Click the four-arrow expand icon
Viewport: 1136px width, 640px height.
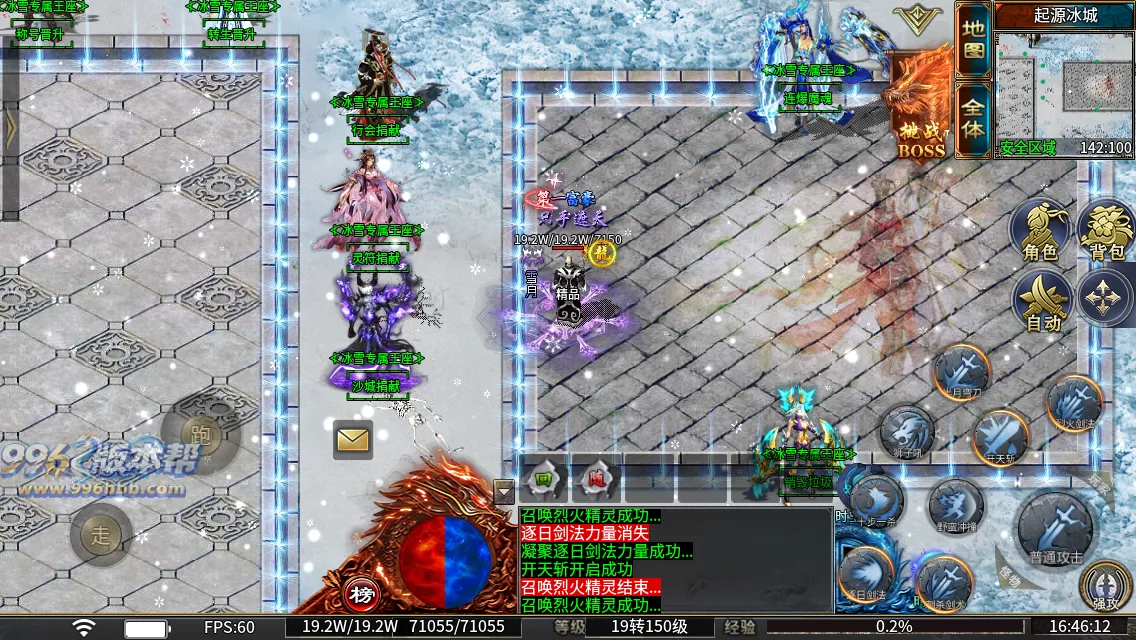1105,298
